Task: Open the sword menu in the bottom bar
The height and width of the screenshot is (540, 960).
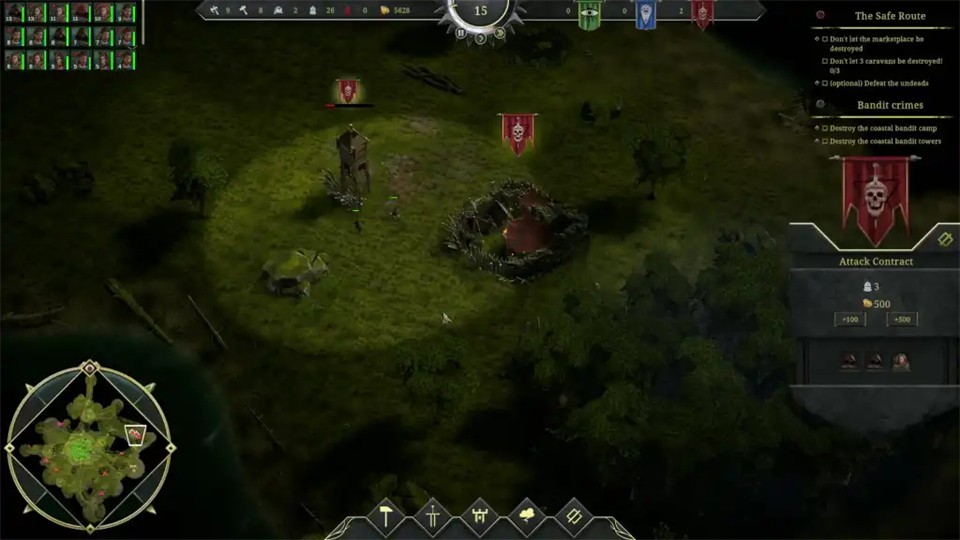Action: (x=433, y=517)
